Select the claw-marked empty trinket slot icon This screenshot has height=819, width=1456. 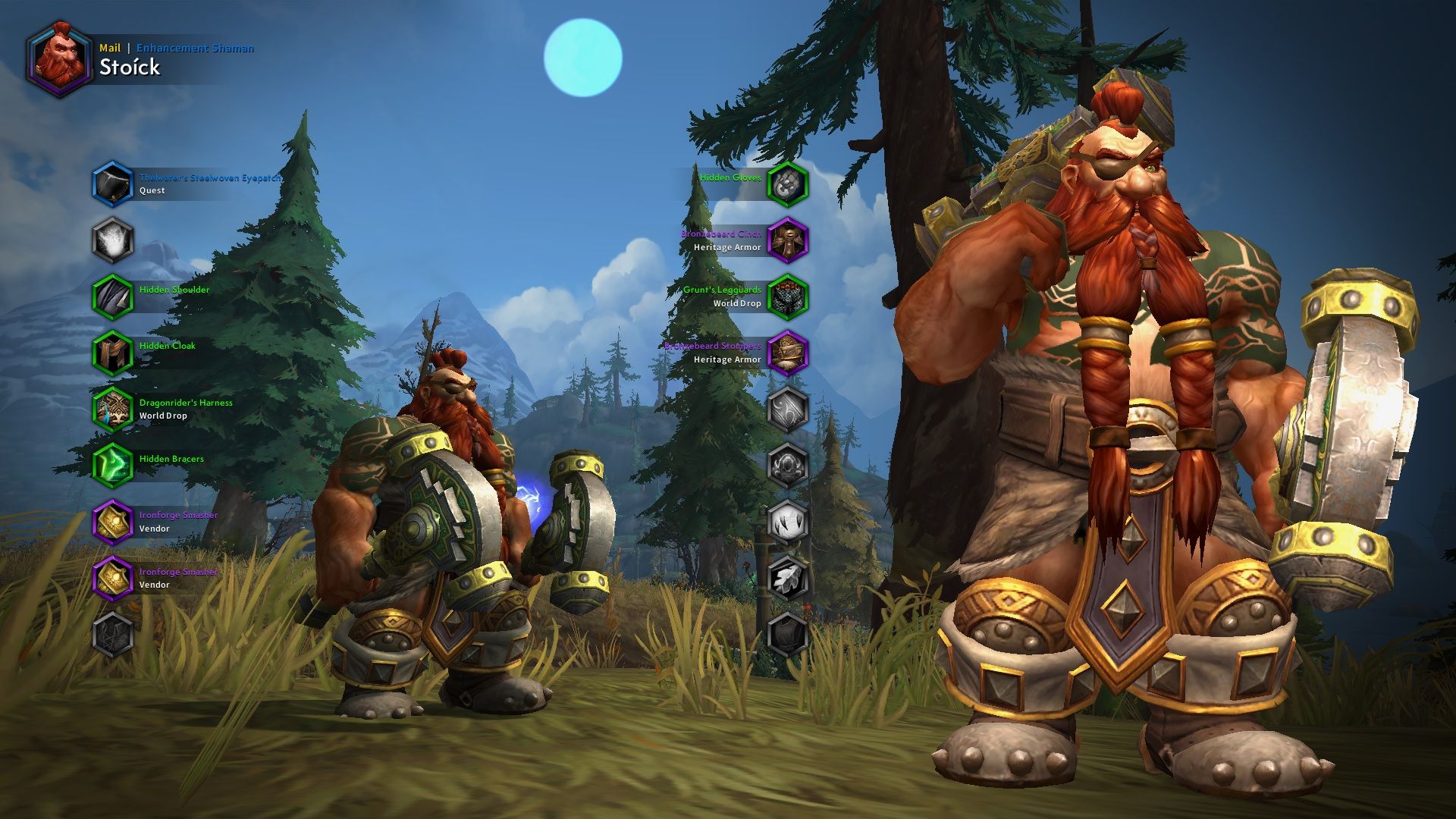pyautogui.click(x=789, y=521)
